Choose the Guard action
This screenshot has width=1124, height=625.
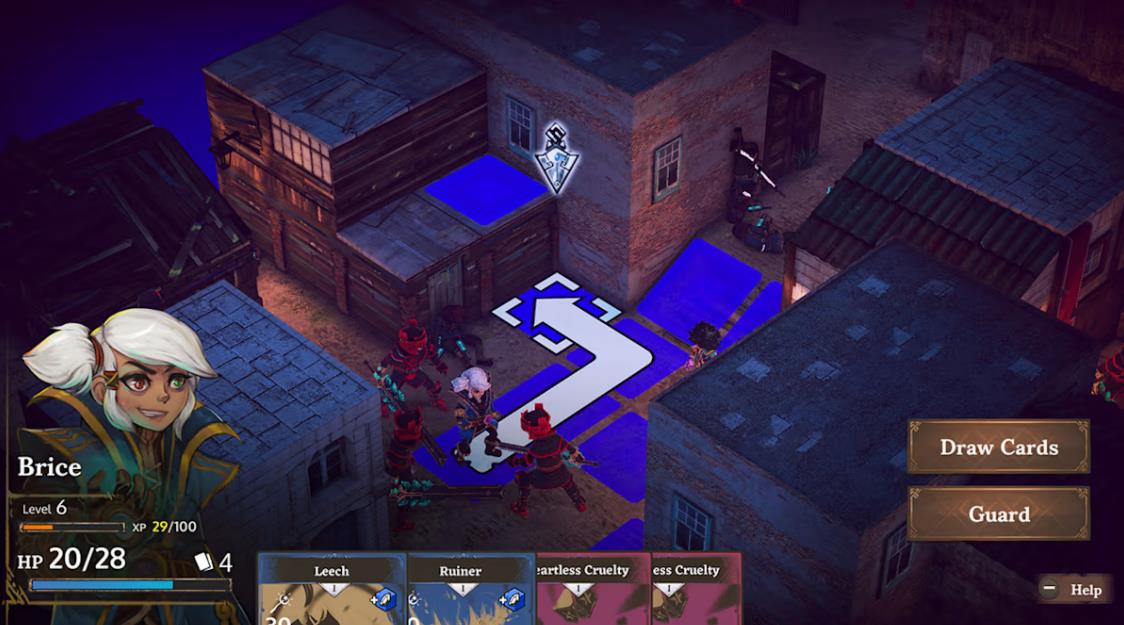(x=998, y=514)
